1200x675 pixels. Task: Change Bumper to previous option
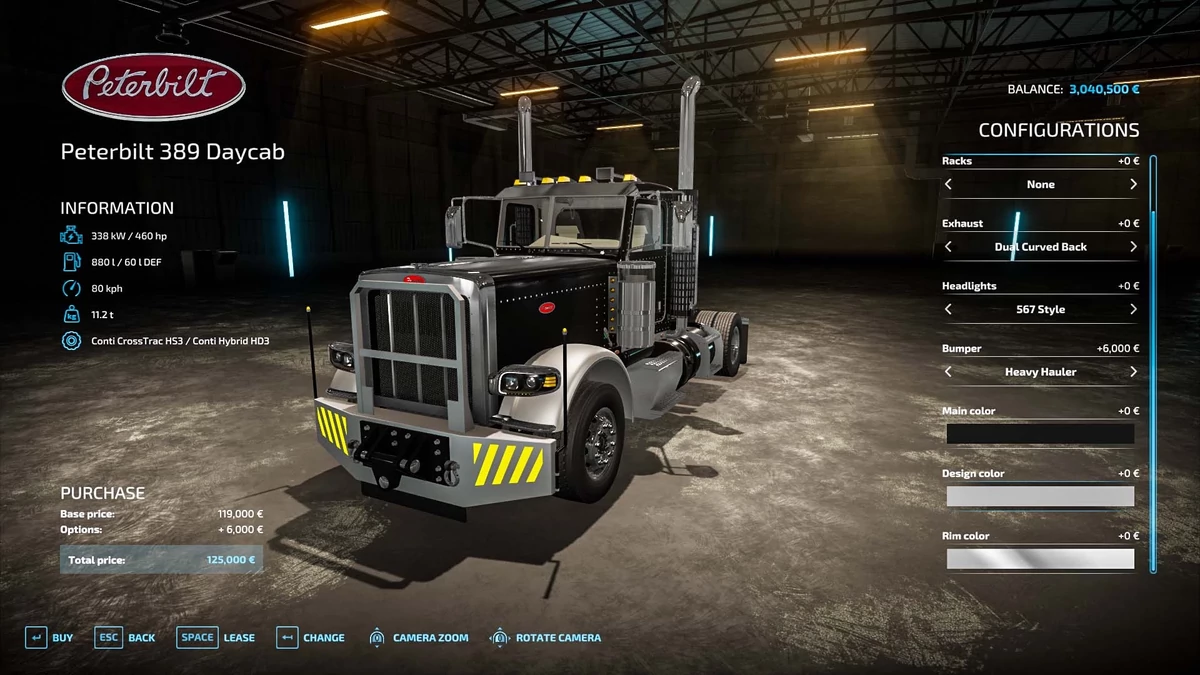[x=948, y=372]
